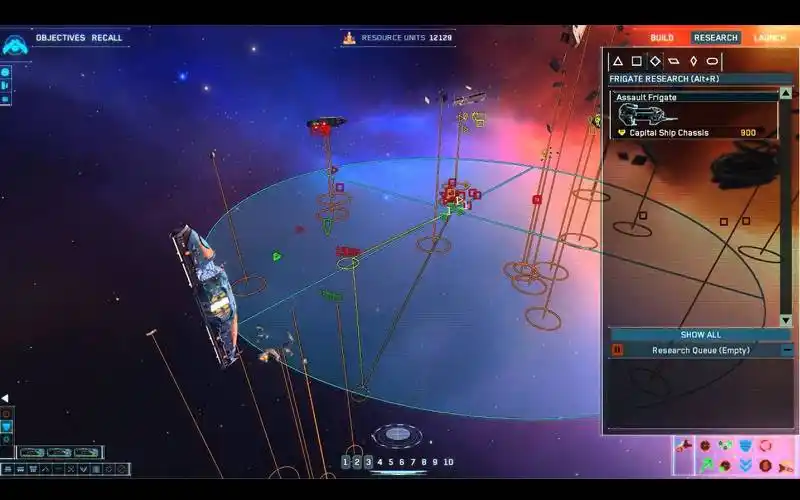Viewport: 800px width, 500px height.
Task: Pause the research queue
Action: (x=617, y=350)
